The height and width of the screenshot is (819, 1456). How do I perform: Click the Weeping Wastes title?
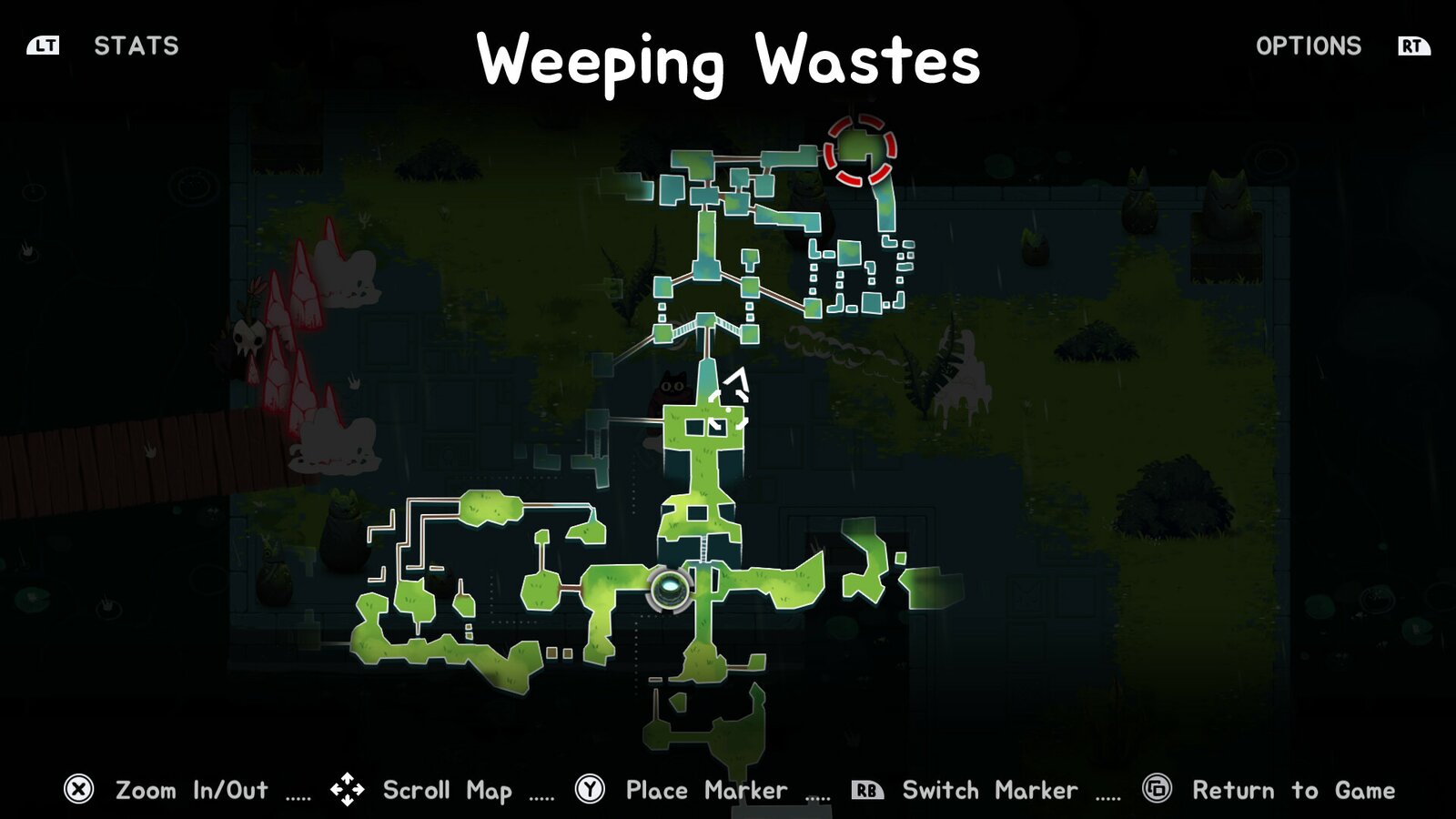[728, 62]
